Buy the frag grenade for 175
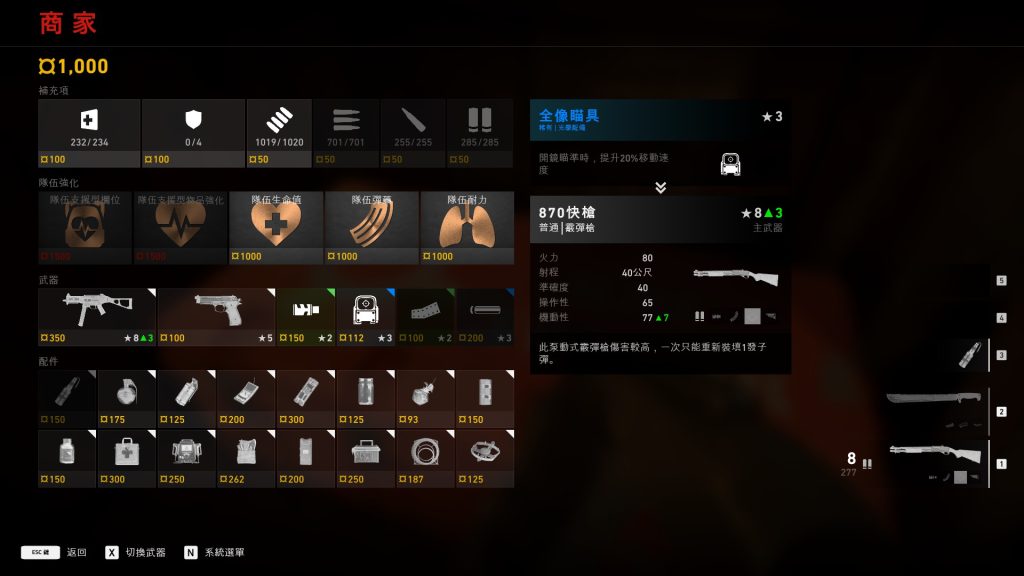The width and height of the screenshot is (1024, 576). [x=126, y=397]
